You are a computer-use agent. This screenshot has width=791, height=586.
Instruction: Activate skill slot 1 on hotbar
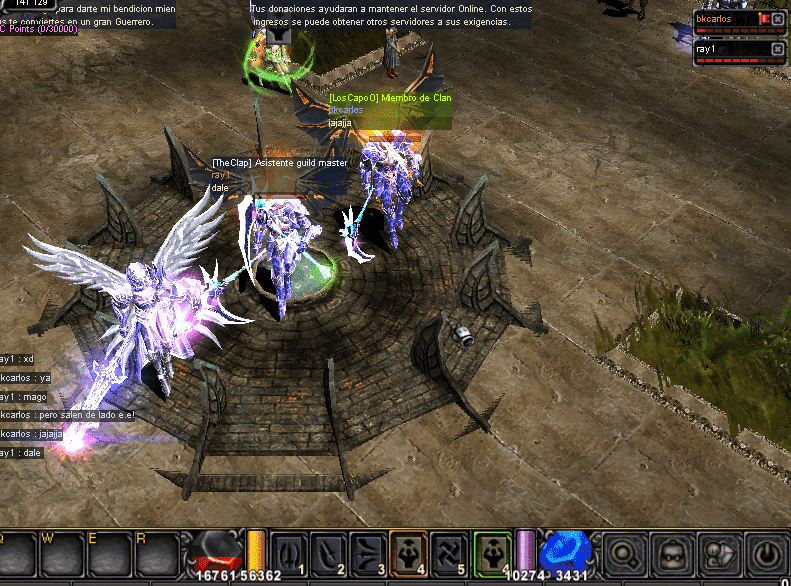[x=287, y=552]
